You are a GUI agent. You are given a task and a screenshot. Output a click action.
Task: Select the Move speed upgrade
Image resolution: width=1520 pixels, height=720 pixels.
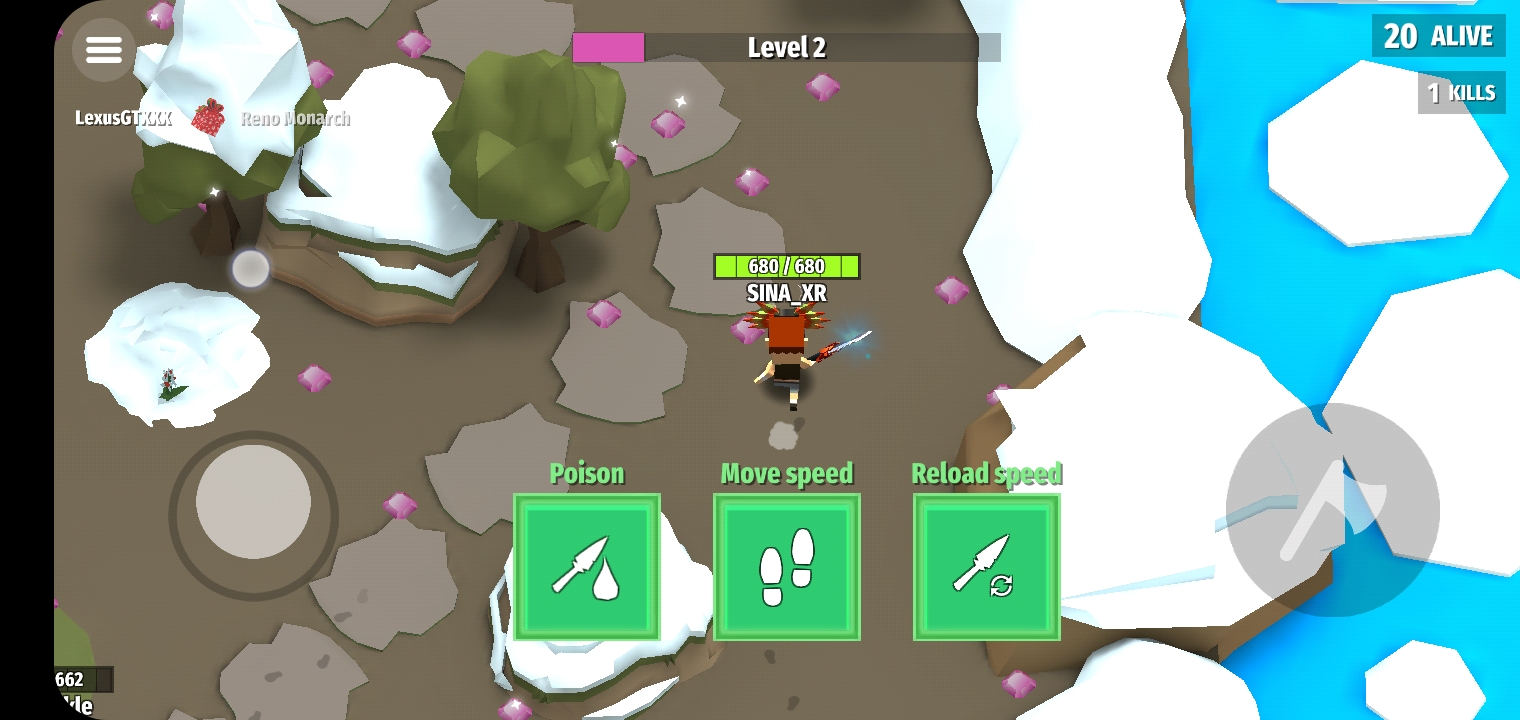[x=787, y=566]
